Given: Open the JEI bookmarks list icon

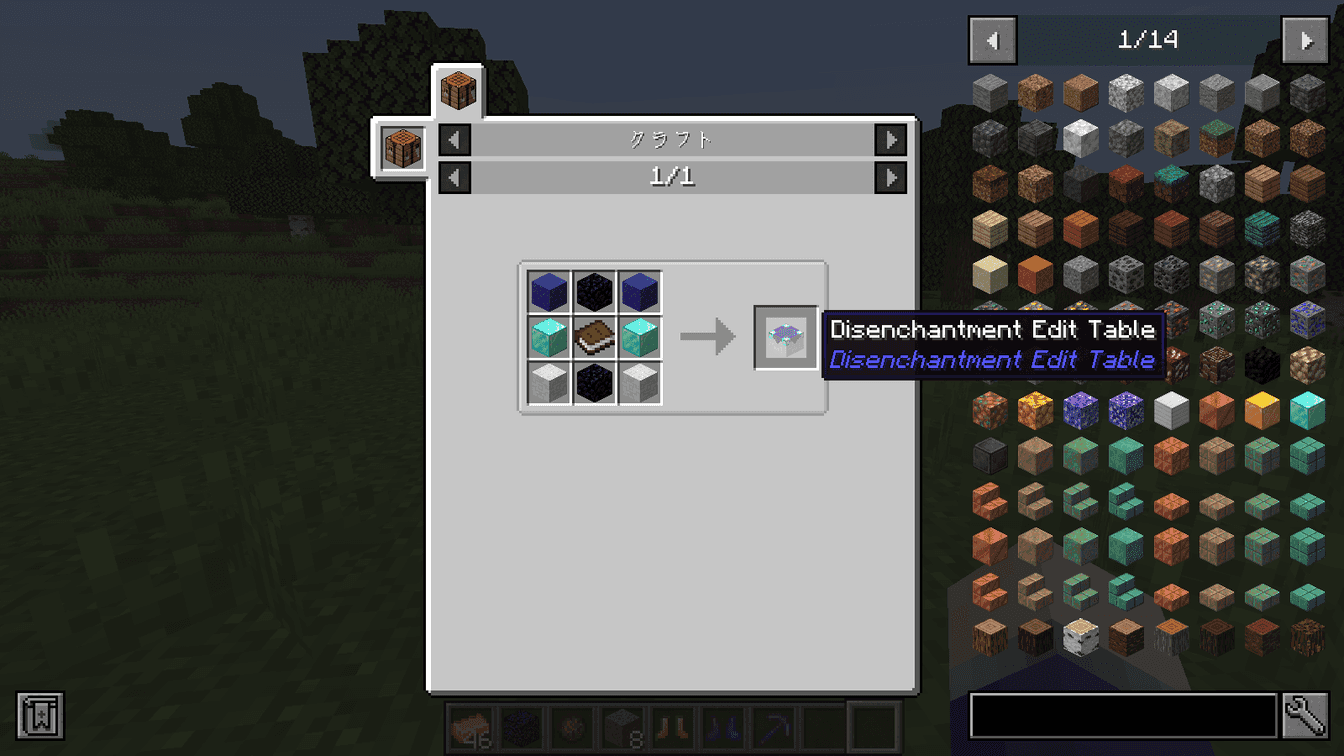Looking at the screenshot, I should (x=39, y=716).
